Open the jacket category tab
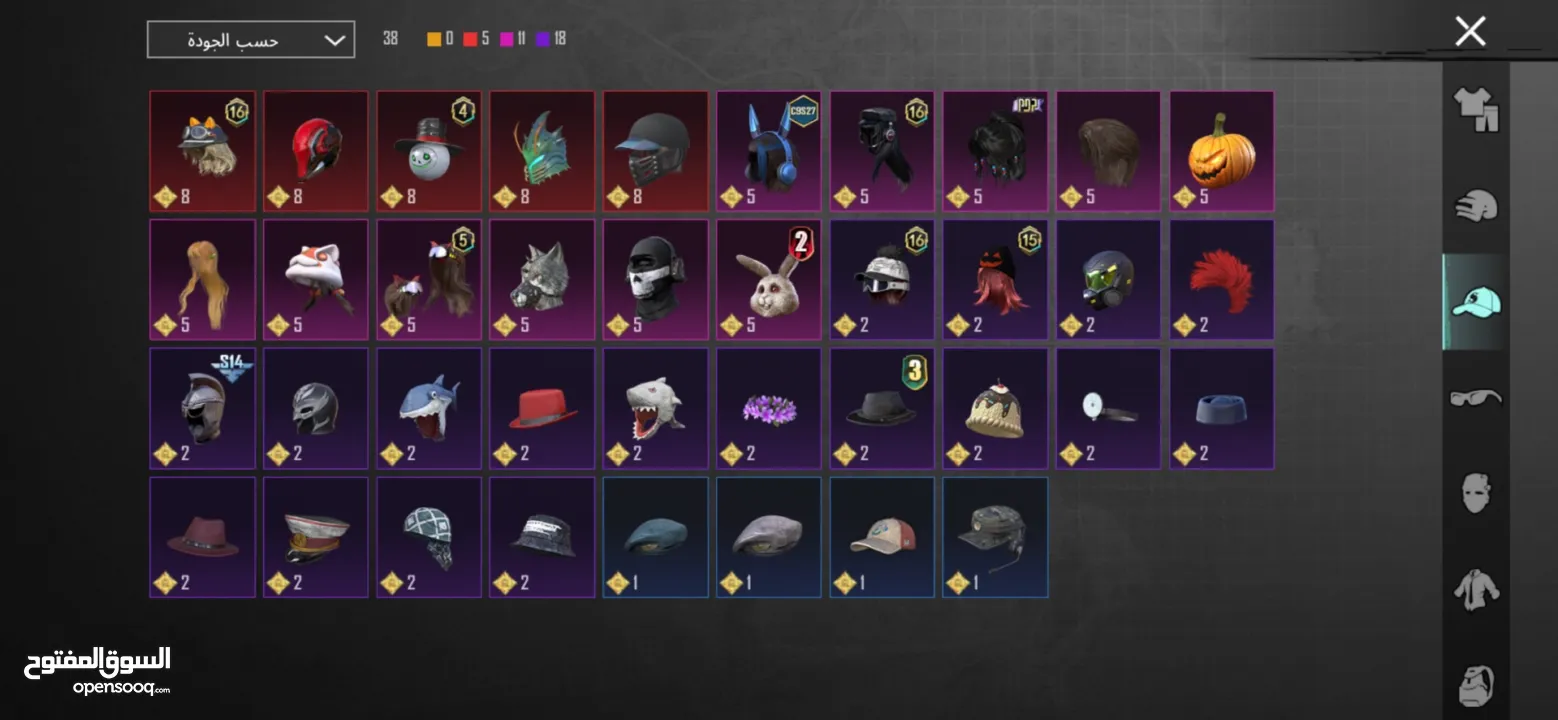 [x=1476, y=589]
